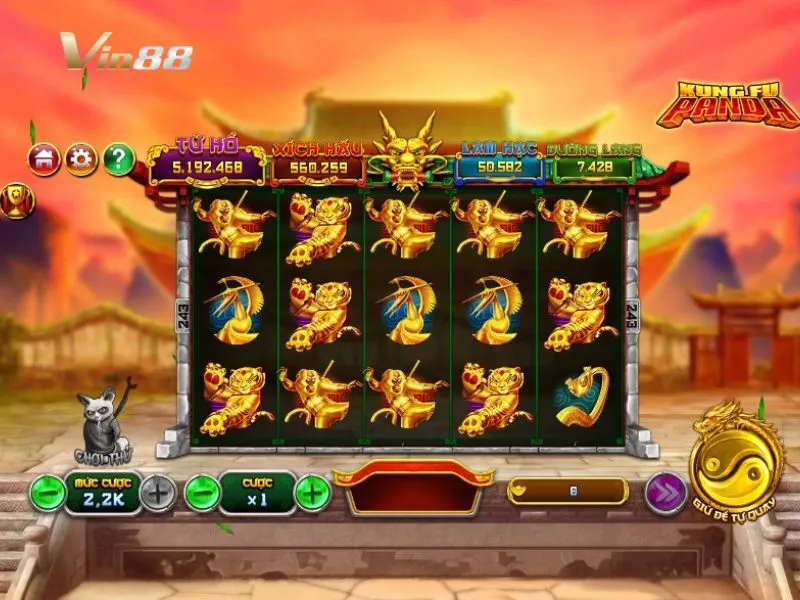800x600 pixels.
Task: Decrease the Mức Cược bet level
Action: (46, 492)
